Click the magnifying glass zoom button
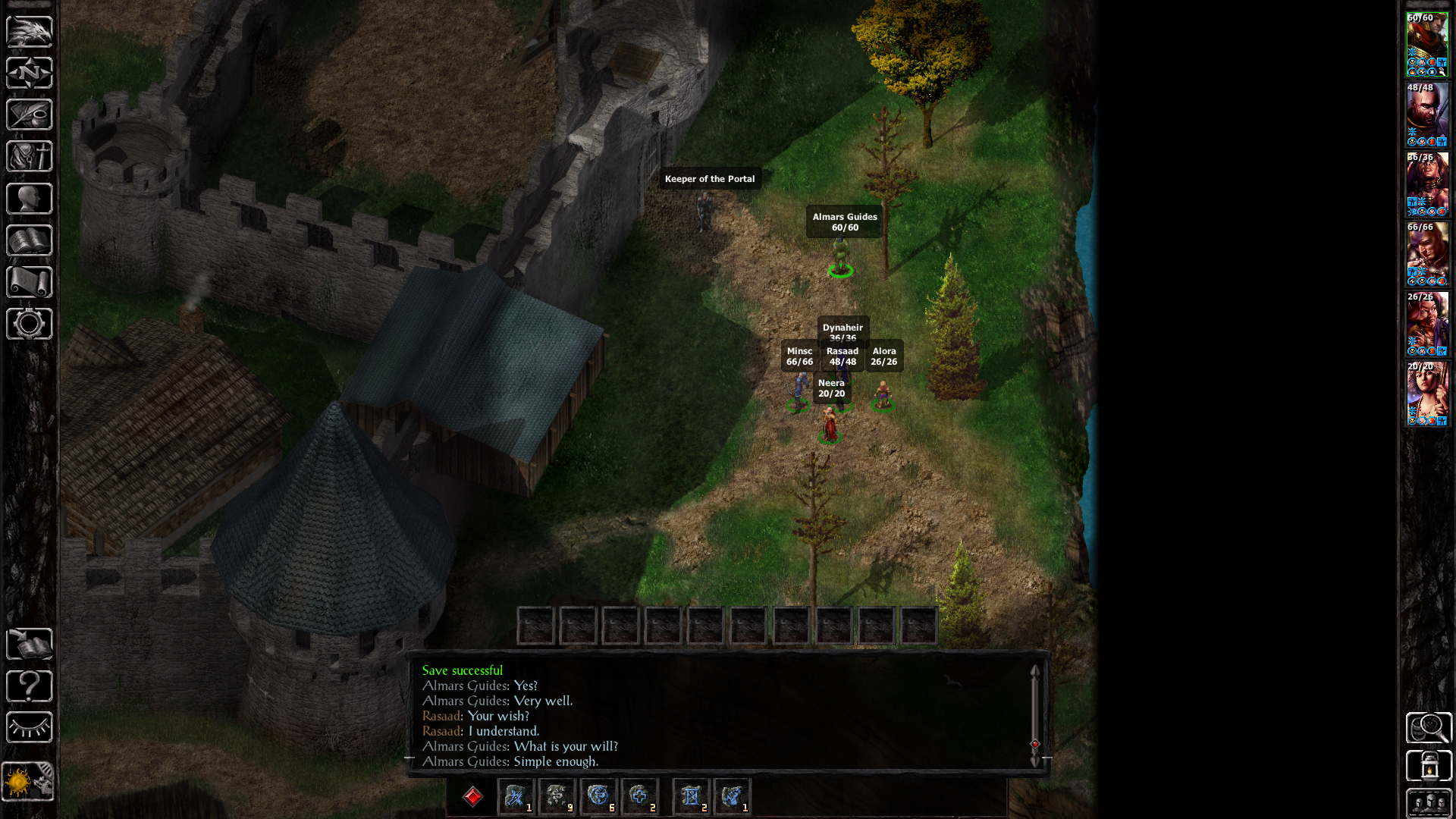This screenshot has height=819, width=1456. click(1429, 728)
